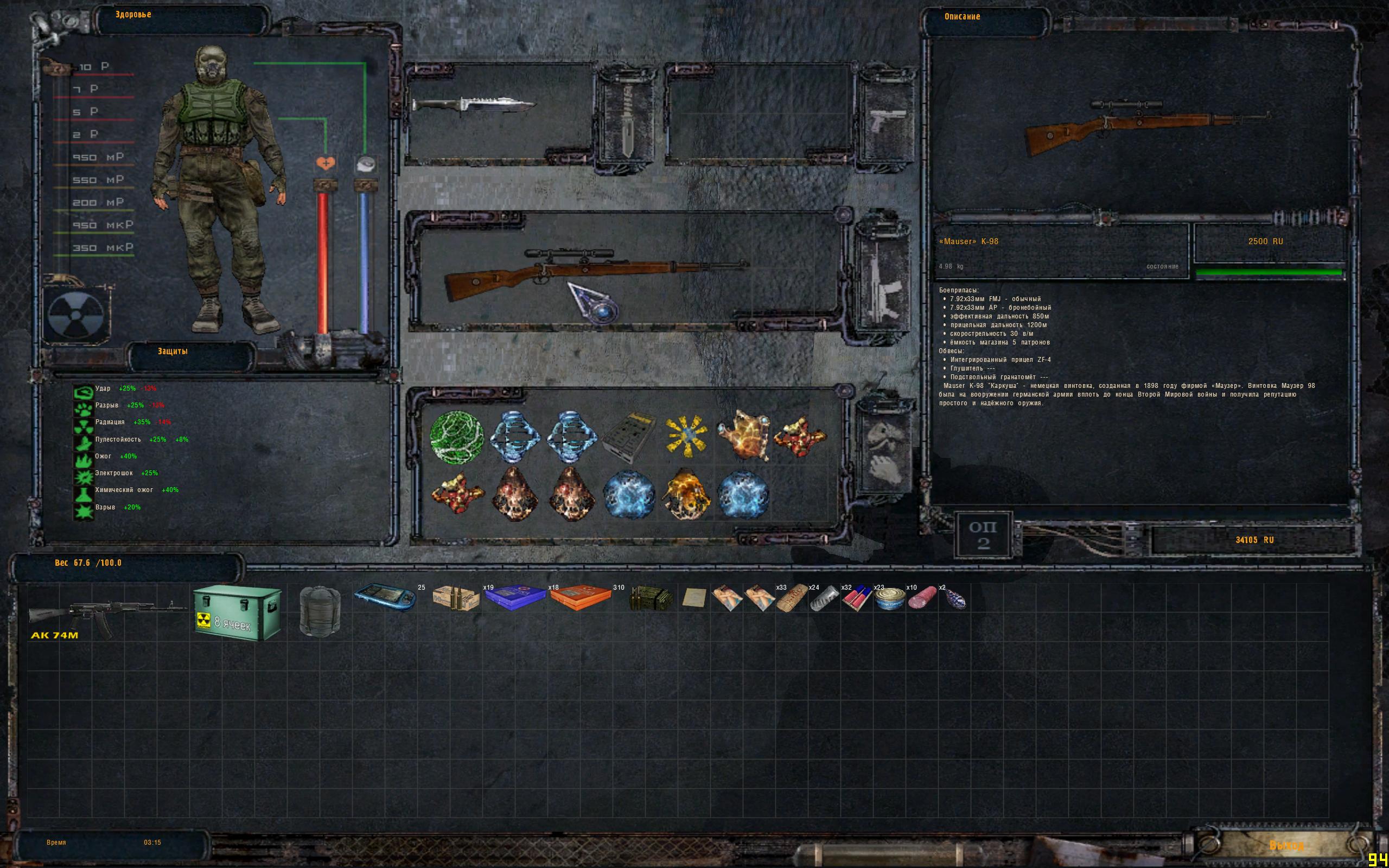
Task: Pick the orange medkit stack
Action: point(580,598)
